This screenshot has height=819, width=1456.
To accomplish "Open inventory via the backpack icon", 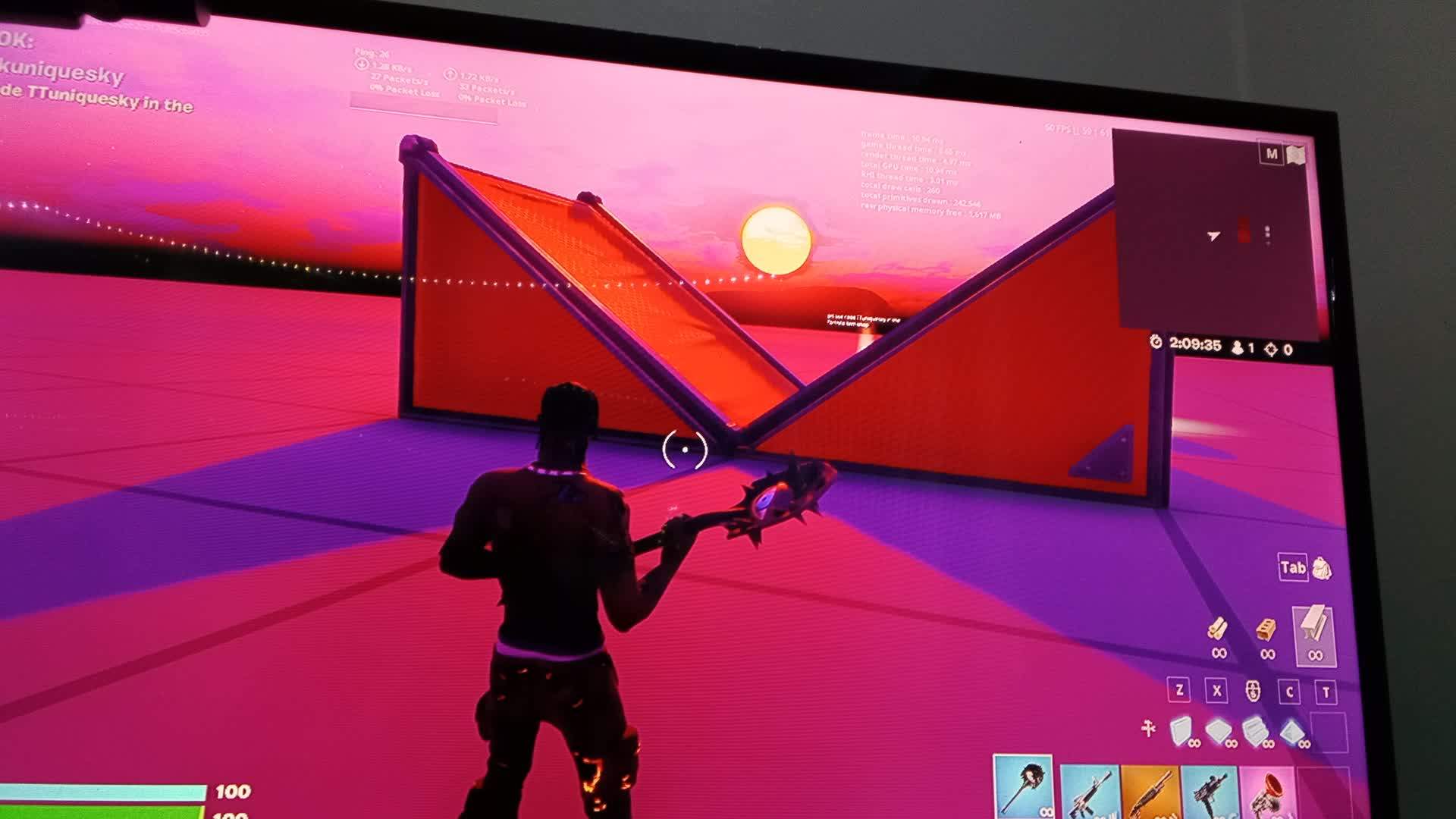I will (x=1323, y=570).
